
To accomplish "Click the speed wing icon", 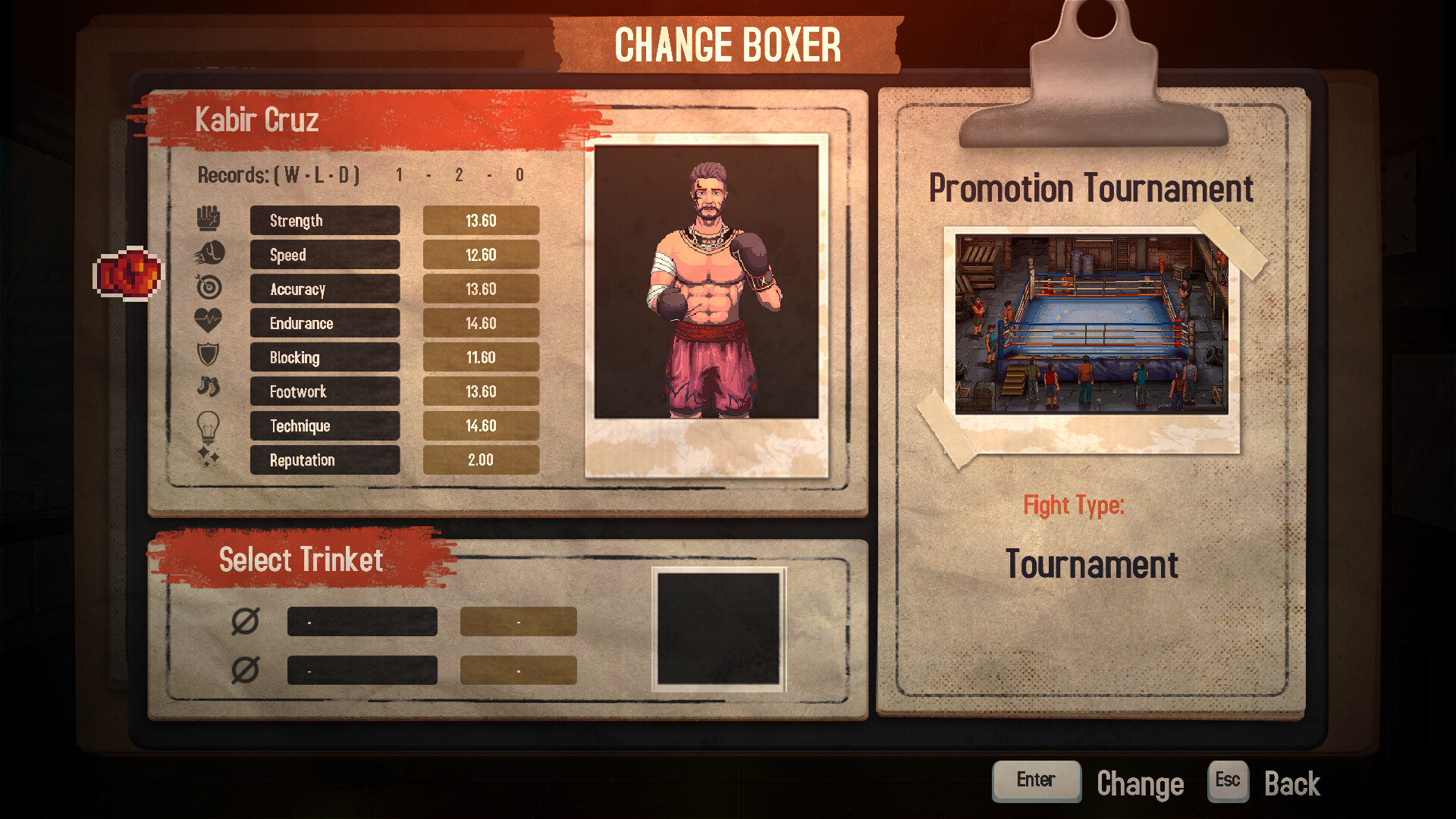I will 210,252.
